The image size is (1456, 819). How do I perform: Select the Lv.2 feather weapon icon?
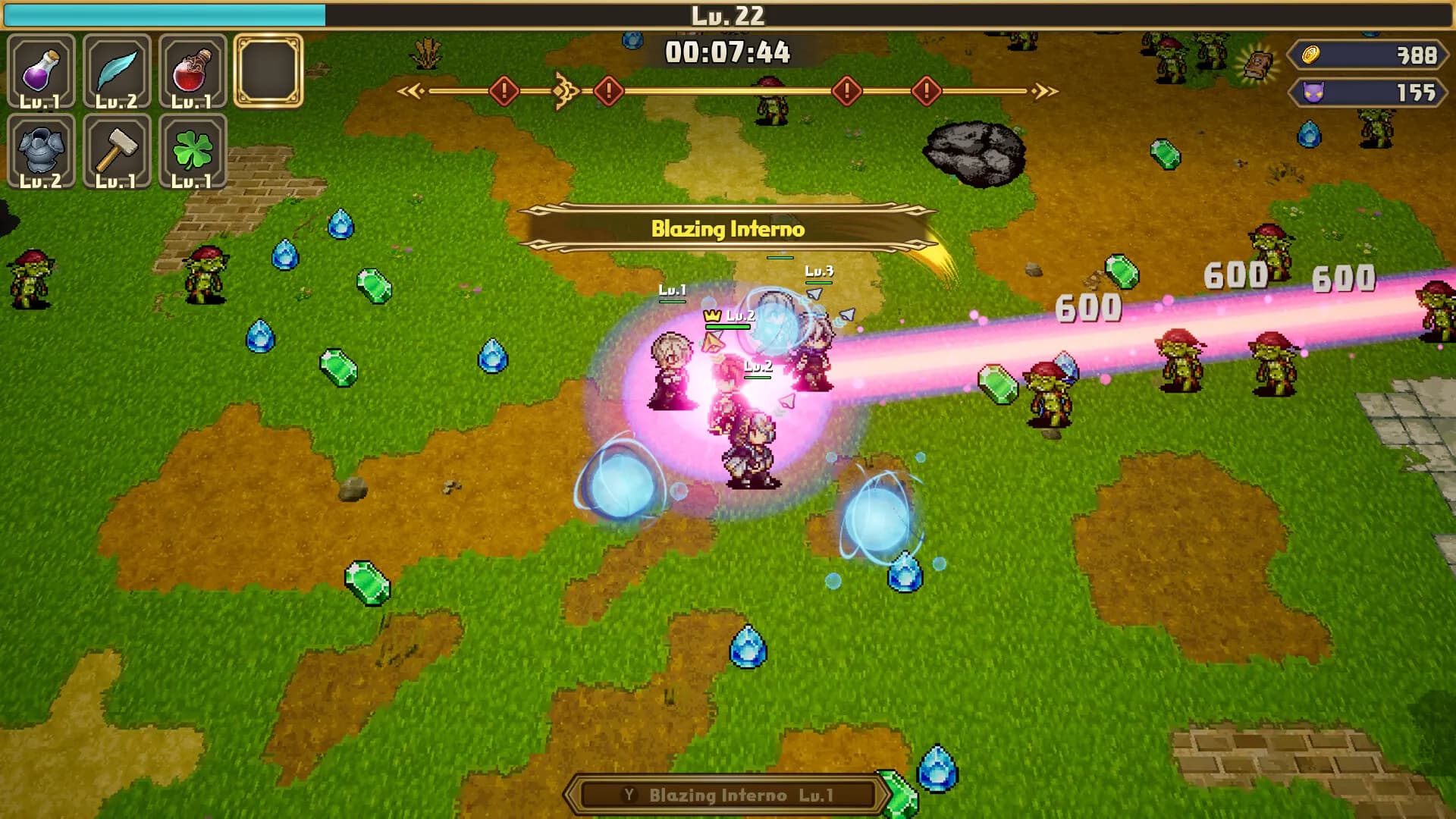pyautogui.click(x=118, y=68)
